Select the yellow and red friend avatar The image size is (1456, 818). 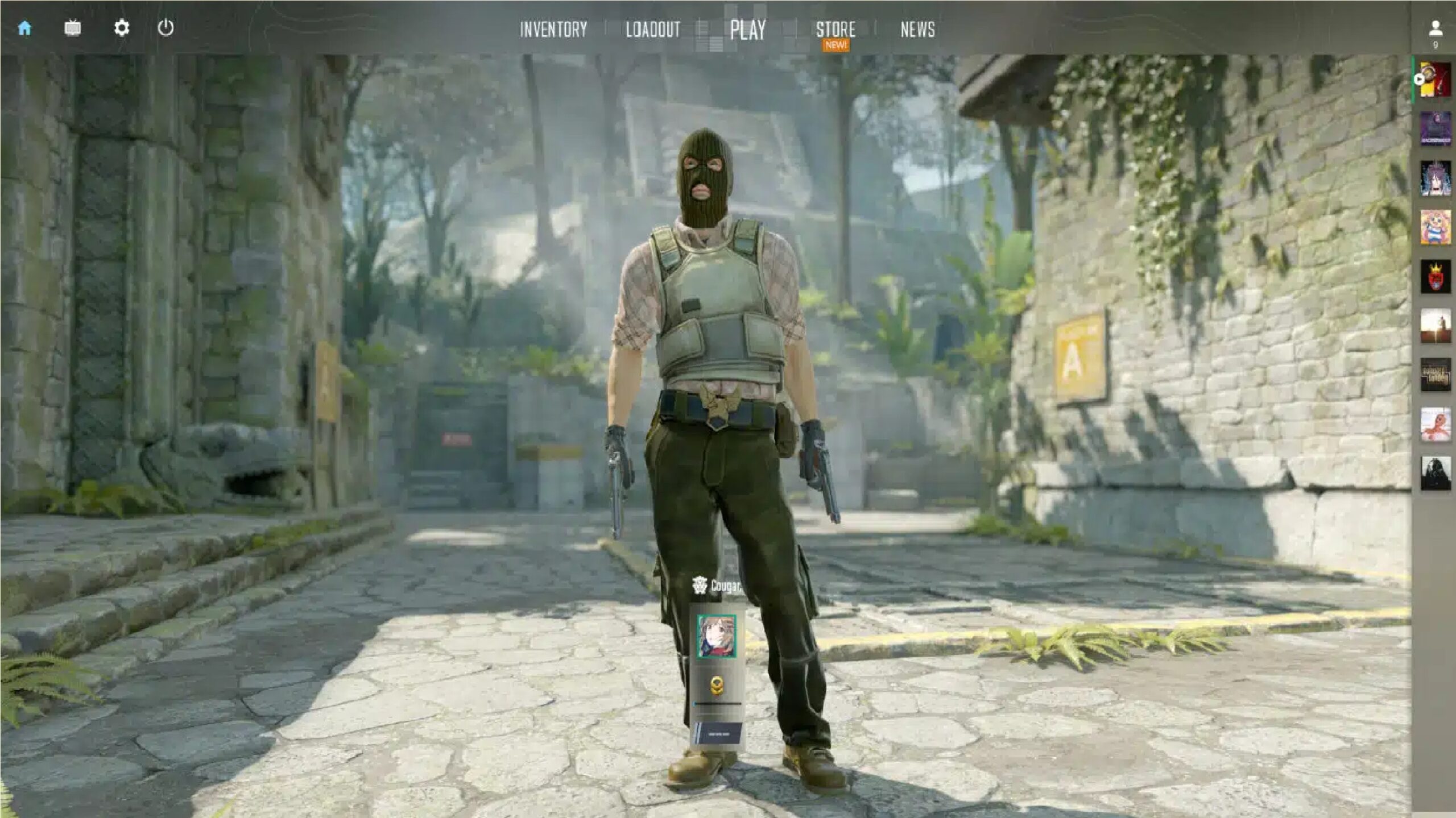[x=1435, y=80]
